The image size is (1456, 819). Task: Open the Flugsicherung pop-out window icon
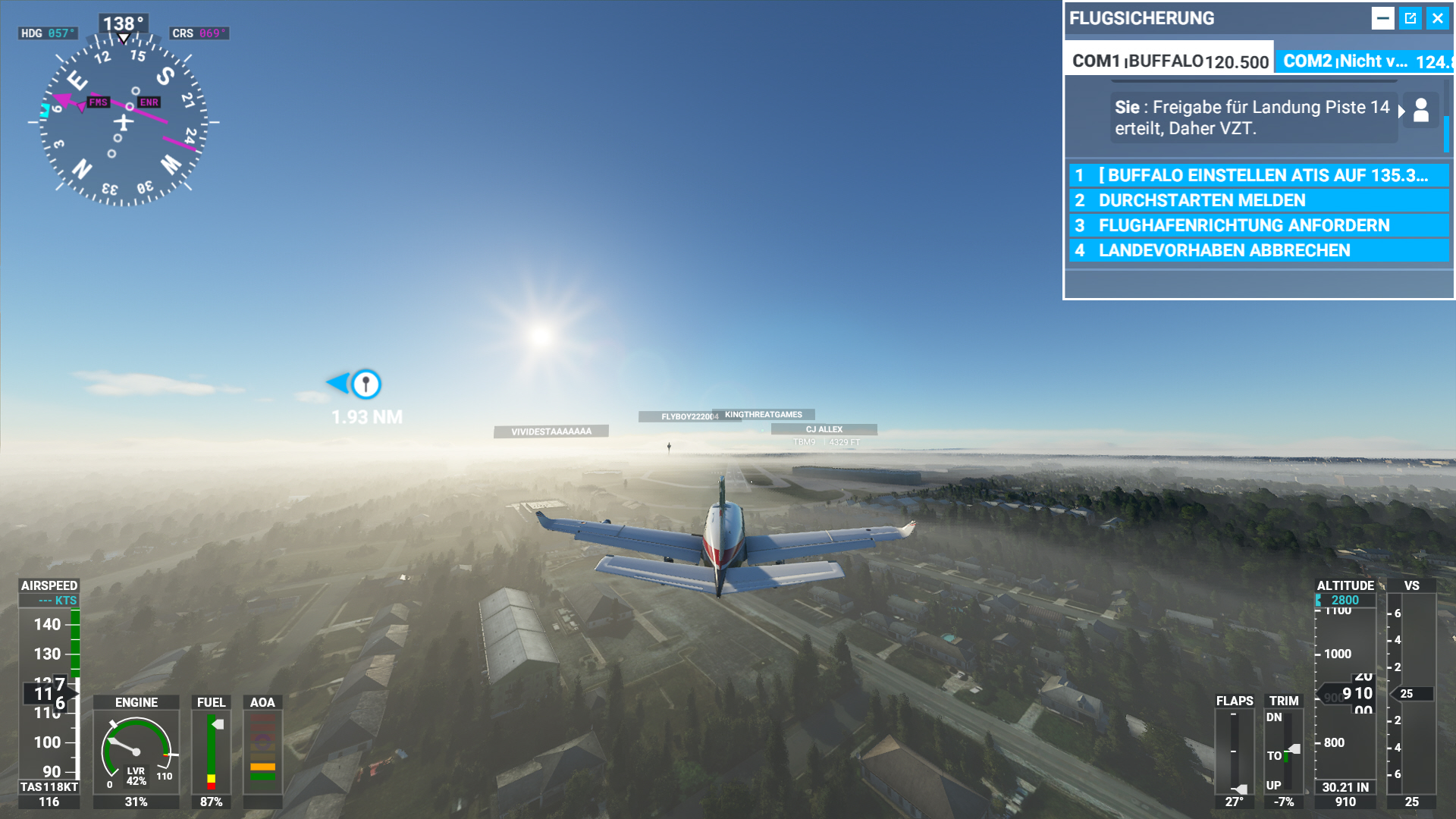point(1410,18)
